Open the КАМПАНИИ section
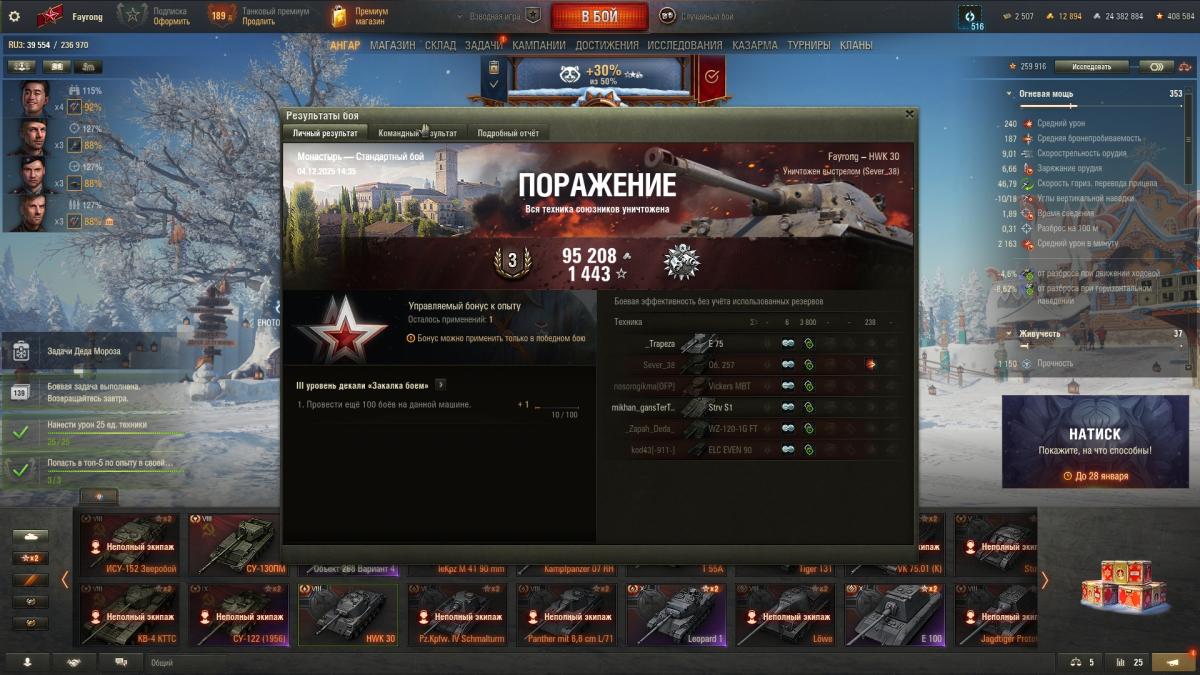Viewport: 1200px width, 675px height. pyautogui.click(x=539, y=45)
